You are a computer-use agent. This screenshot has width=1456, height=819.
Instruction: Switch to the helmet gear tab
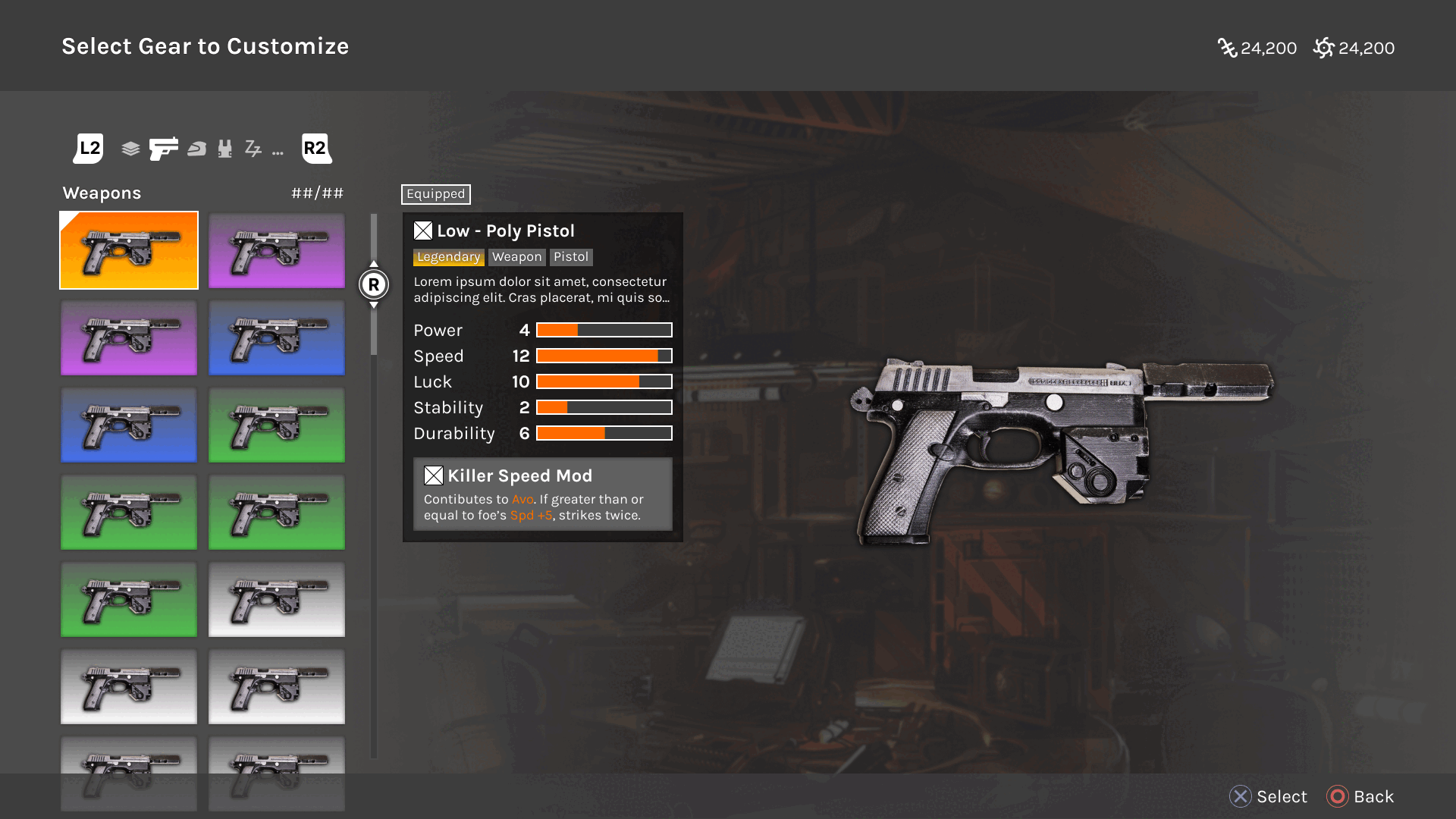pos(197,149)
